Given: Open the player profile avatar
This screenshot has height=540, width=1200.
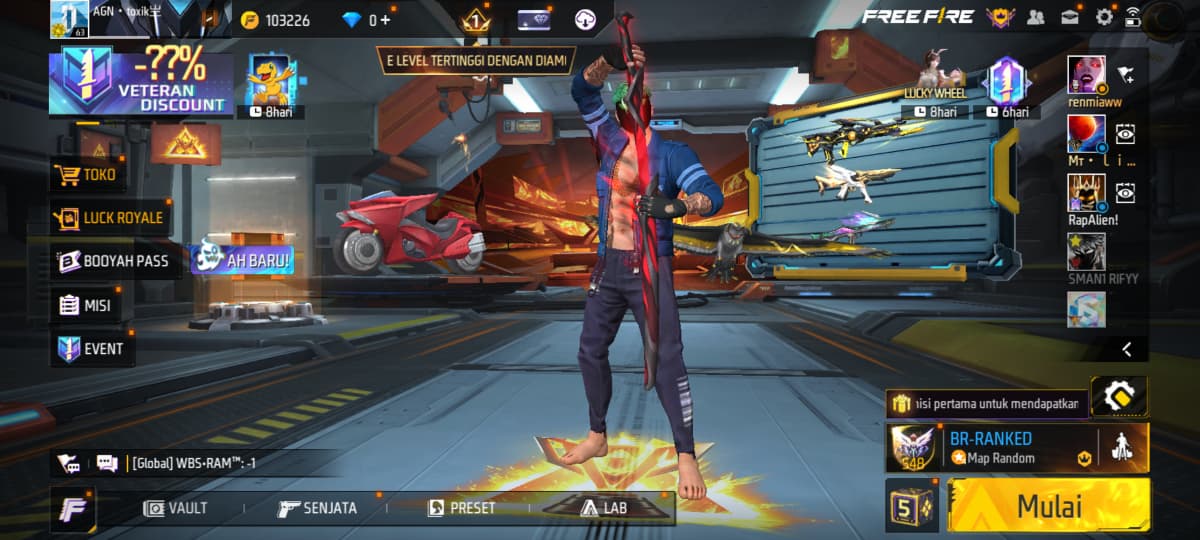Looking at the screenshot, I should pos(74,19).
